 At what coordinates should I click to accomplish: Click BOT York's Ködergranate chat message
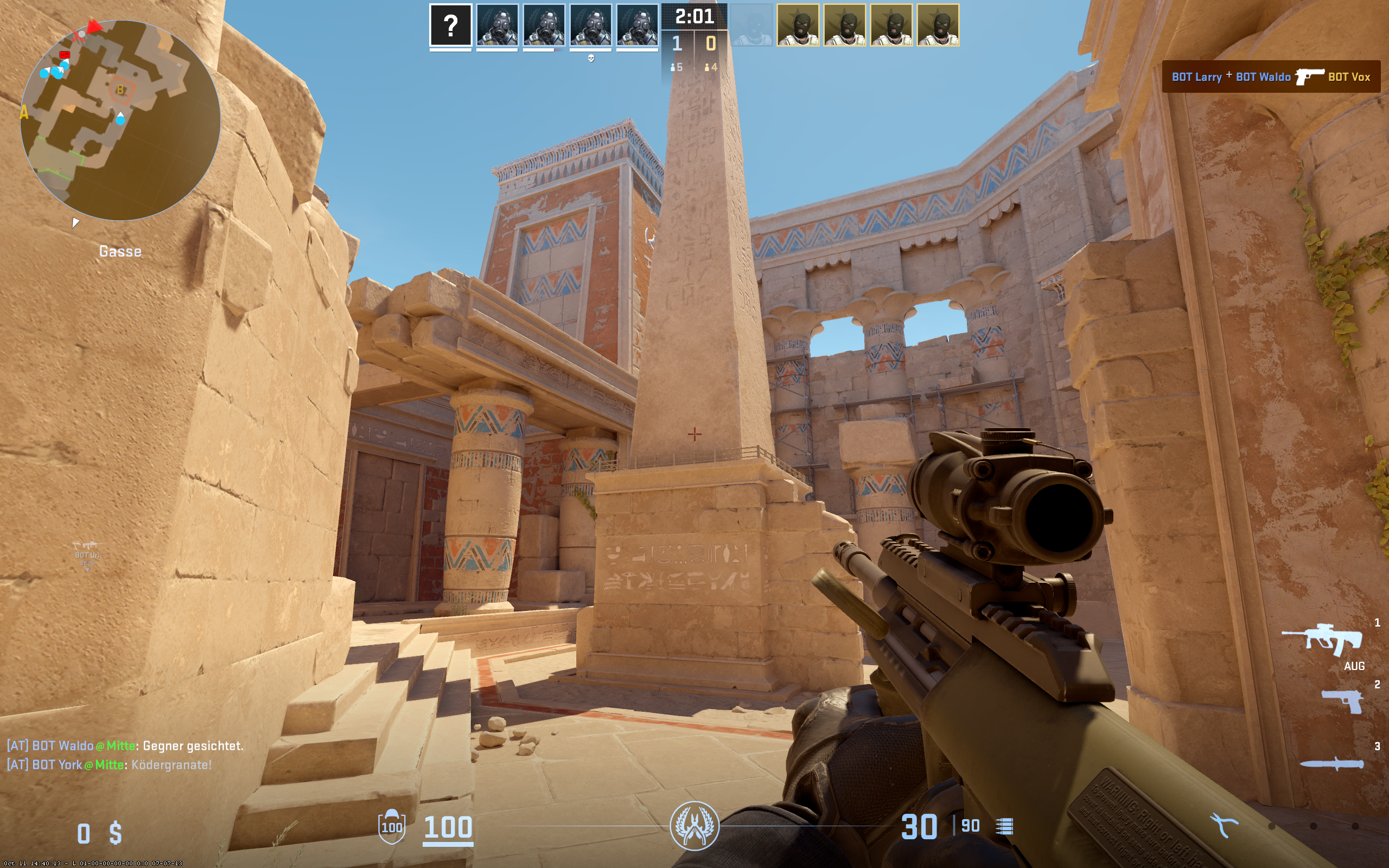109,765
